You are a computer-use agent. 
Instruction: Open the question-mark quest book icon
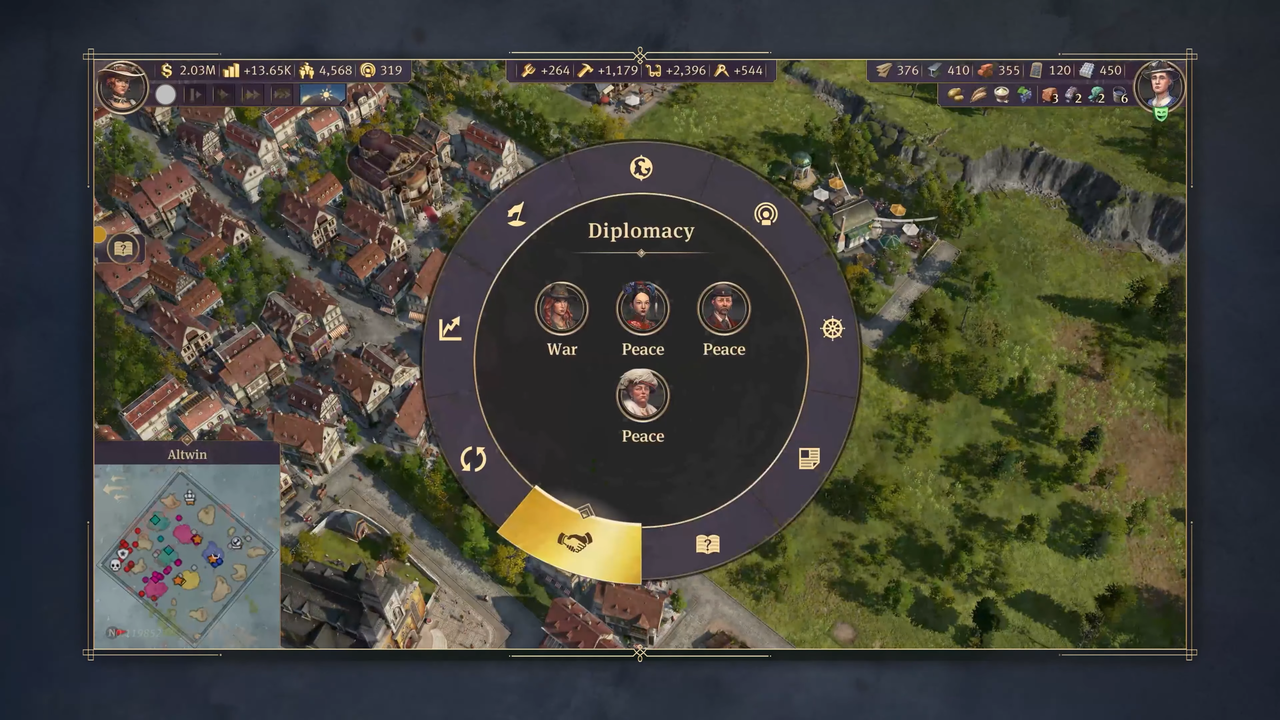tap(122, 248)
